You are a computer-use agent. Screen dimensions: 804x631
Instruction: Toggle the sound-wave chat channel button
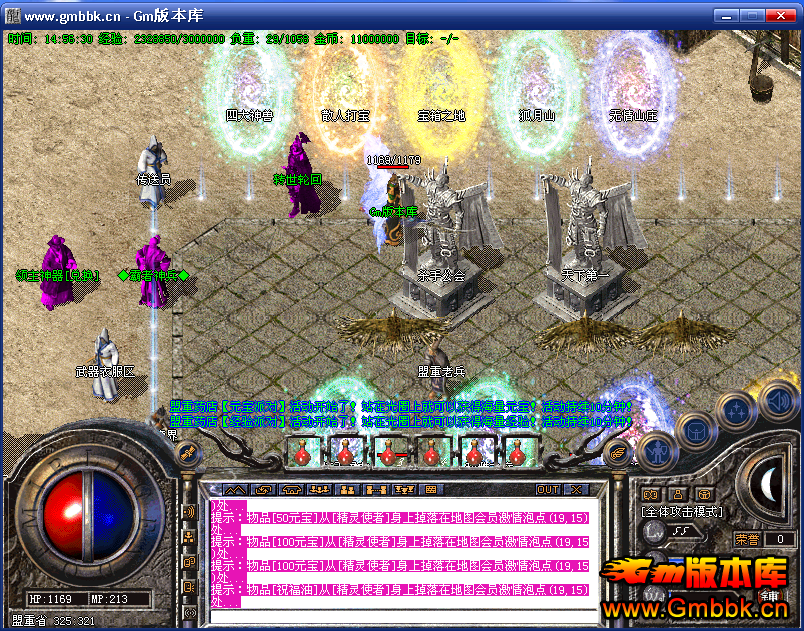pyautogui.click(x=190, y=512)
